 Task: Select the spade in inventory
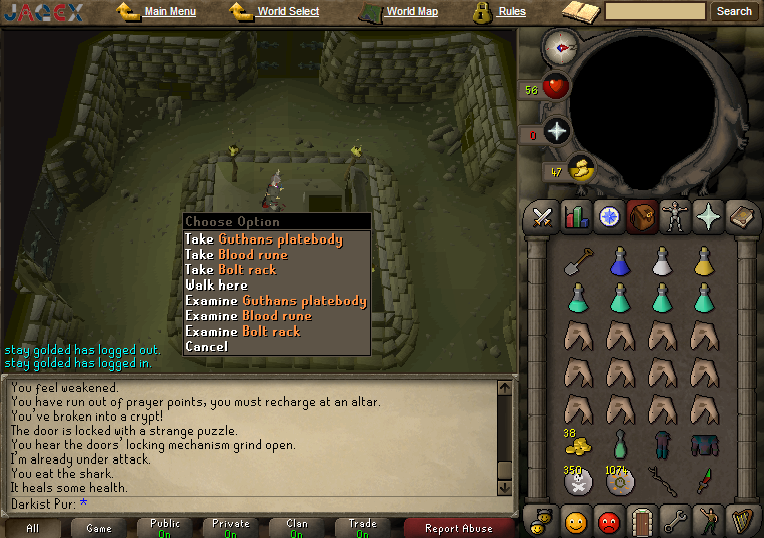(577, 261)
